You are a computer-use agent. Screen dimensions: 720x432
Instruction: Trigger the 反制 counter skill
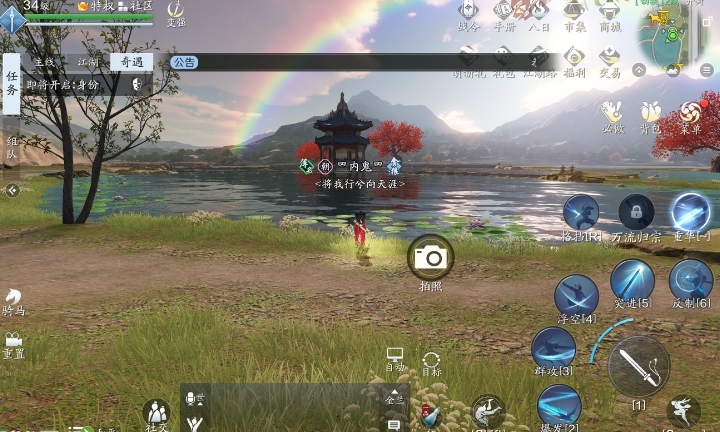pos(691,280)
